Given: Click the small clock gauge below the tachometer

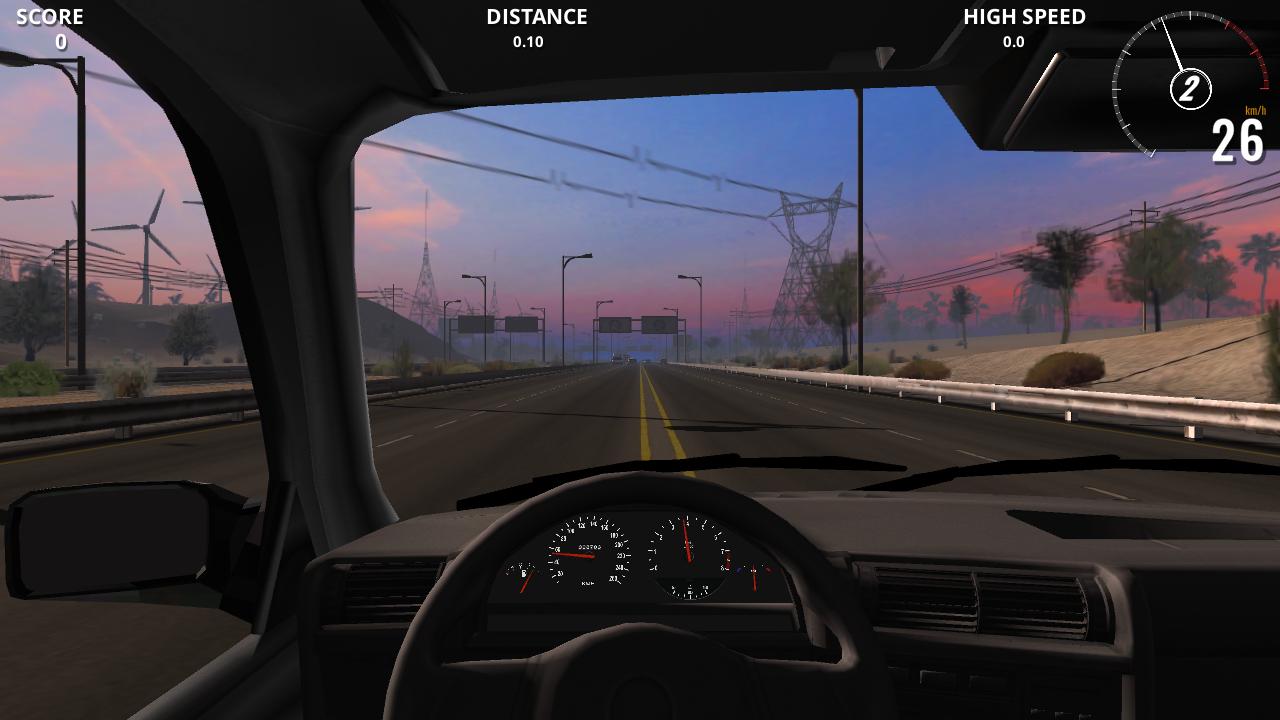Looking at the screenshot, I should [x=690, y=590].
